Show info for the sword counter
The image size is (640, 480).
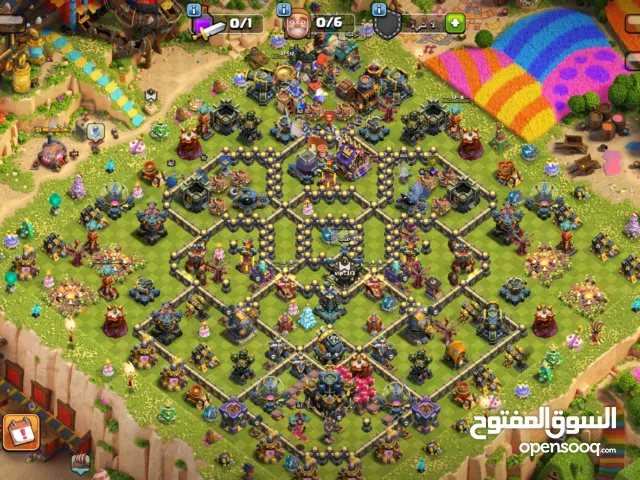coord(194,9)
